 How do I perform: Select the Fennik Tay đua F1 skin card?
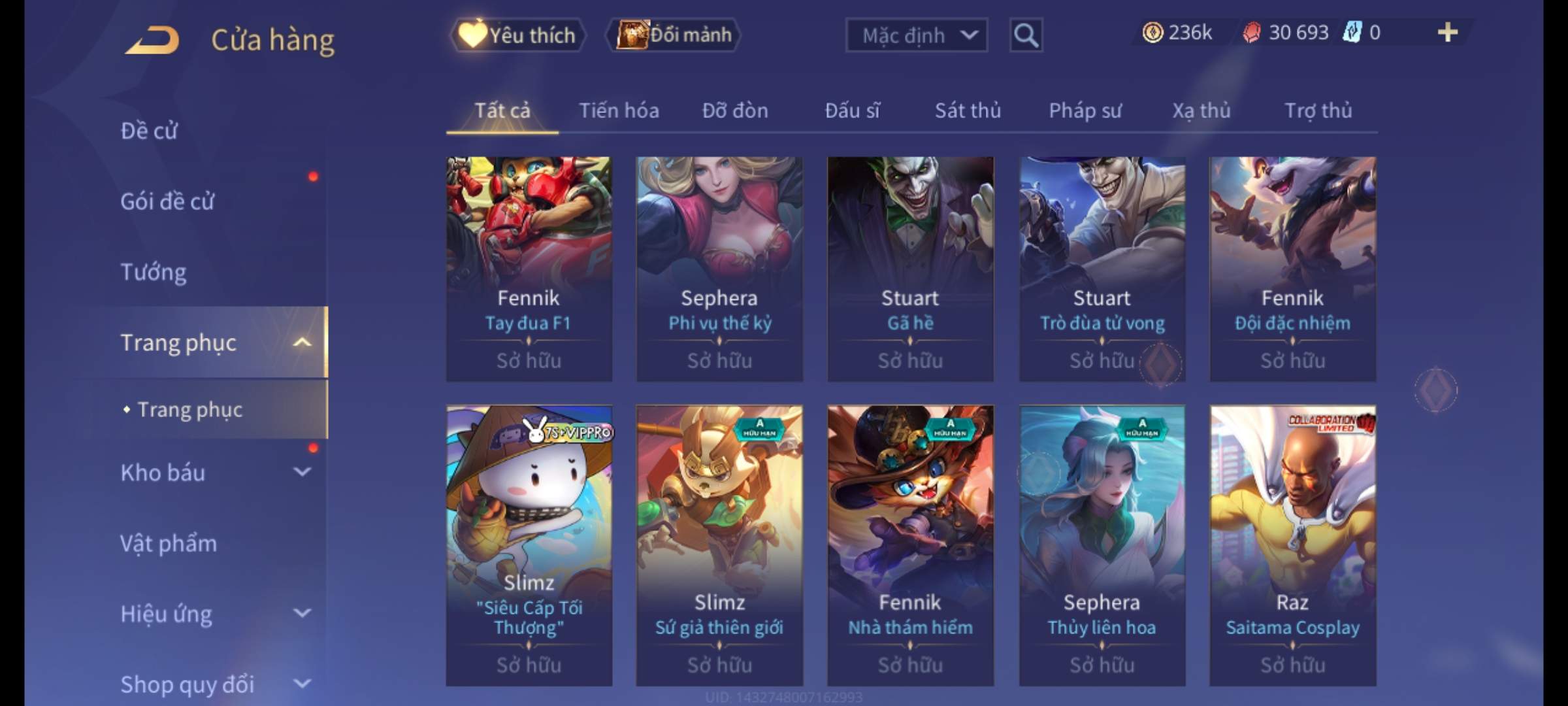(x=529, y=269)
